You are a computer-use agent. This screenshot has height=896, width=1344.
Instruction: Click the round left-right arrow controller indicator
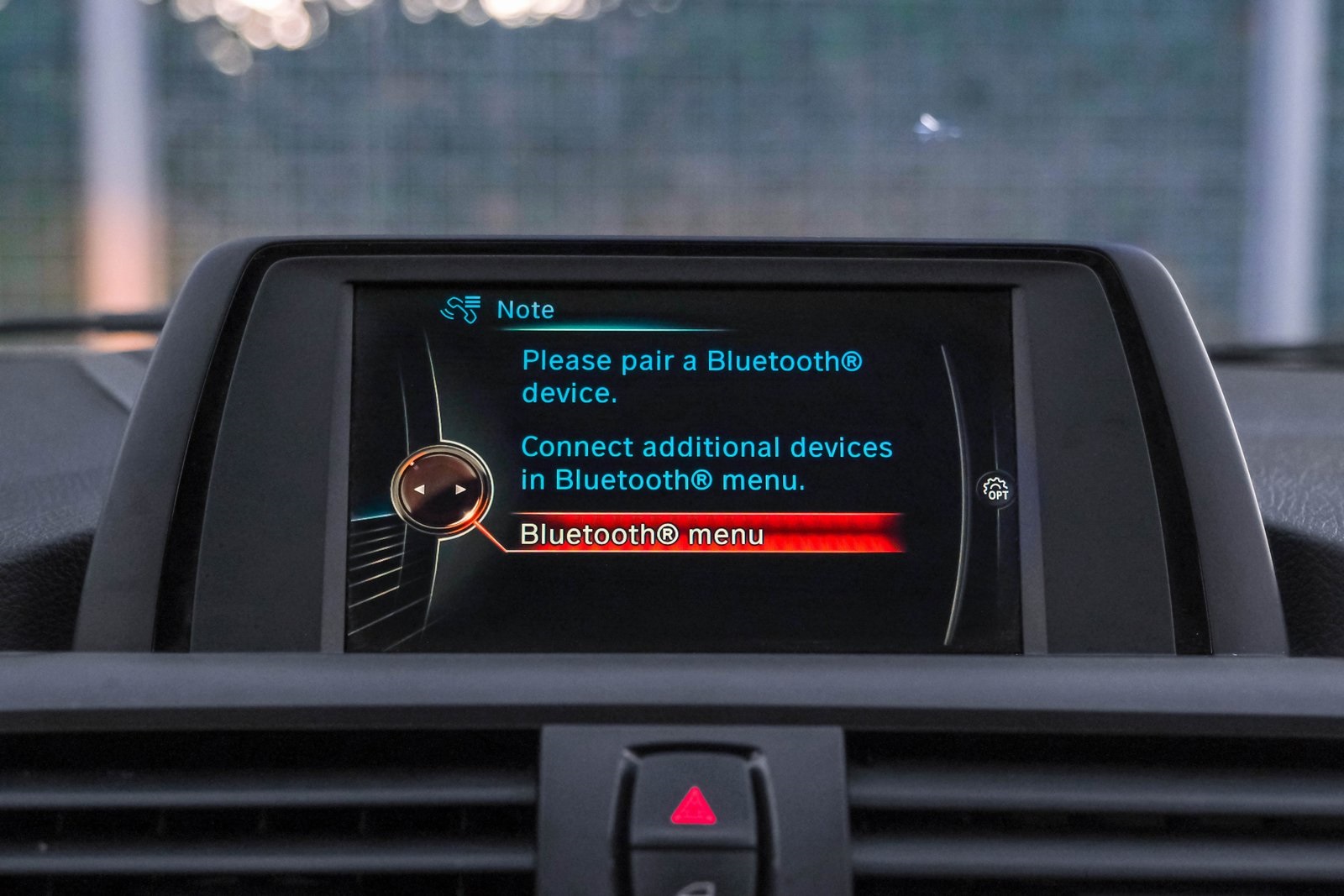click(440, 488)
